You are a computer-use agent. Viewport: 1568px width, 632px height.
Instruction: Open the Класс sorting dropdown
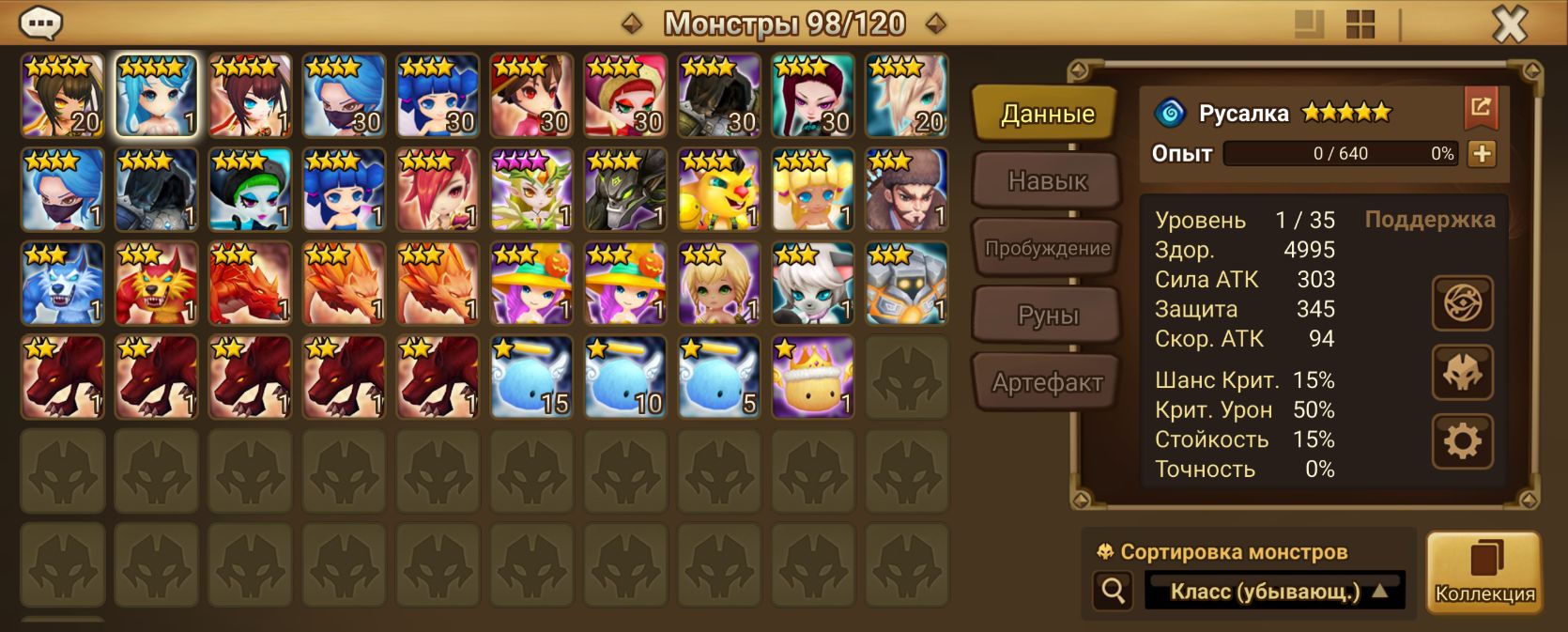pyautogui.click(x=1274, y=591)
